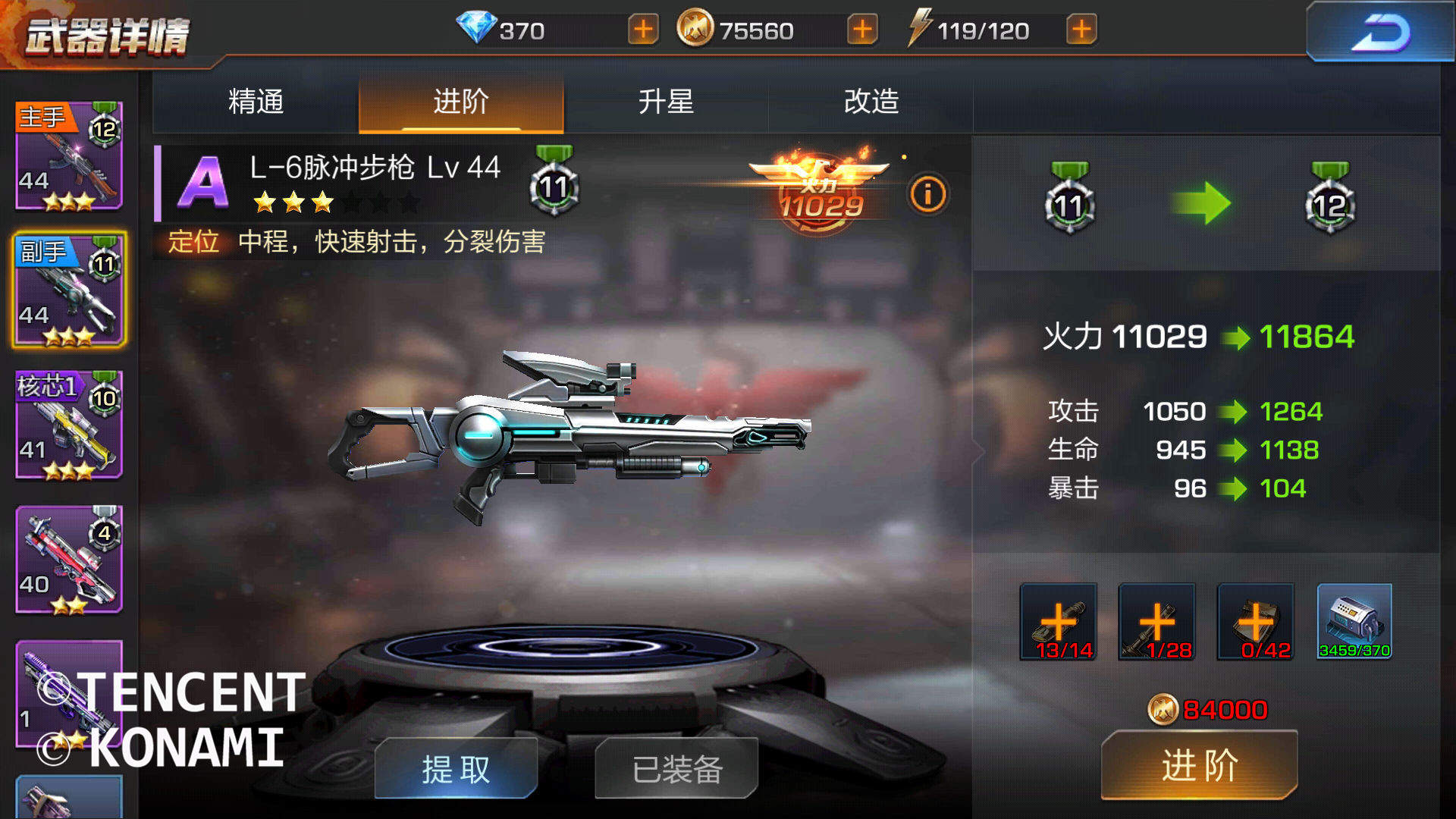Select the 0/42 armor material icon
Screen dimensions: 1456x819
[x=1255, y=622]
